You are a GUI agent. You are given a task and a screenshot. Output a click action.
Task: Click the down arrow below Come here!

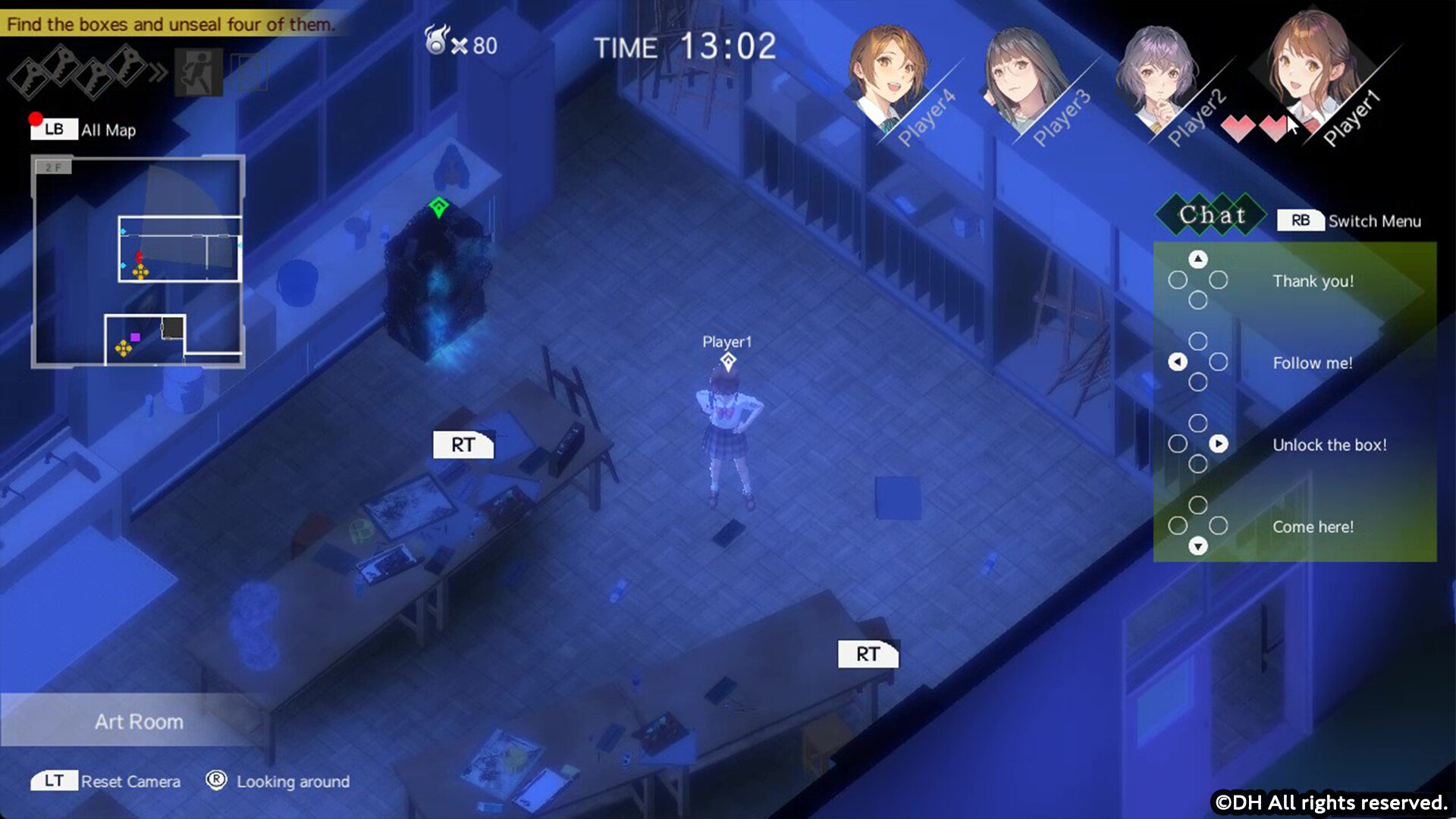coord(1197,546)
